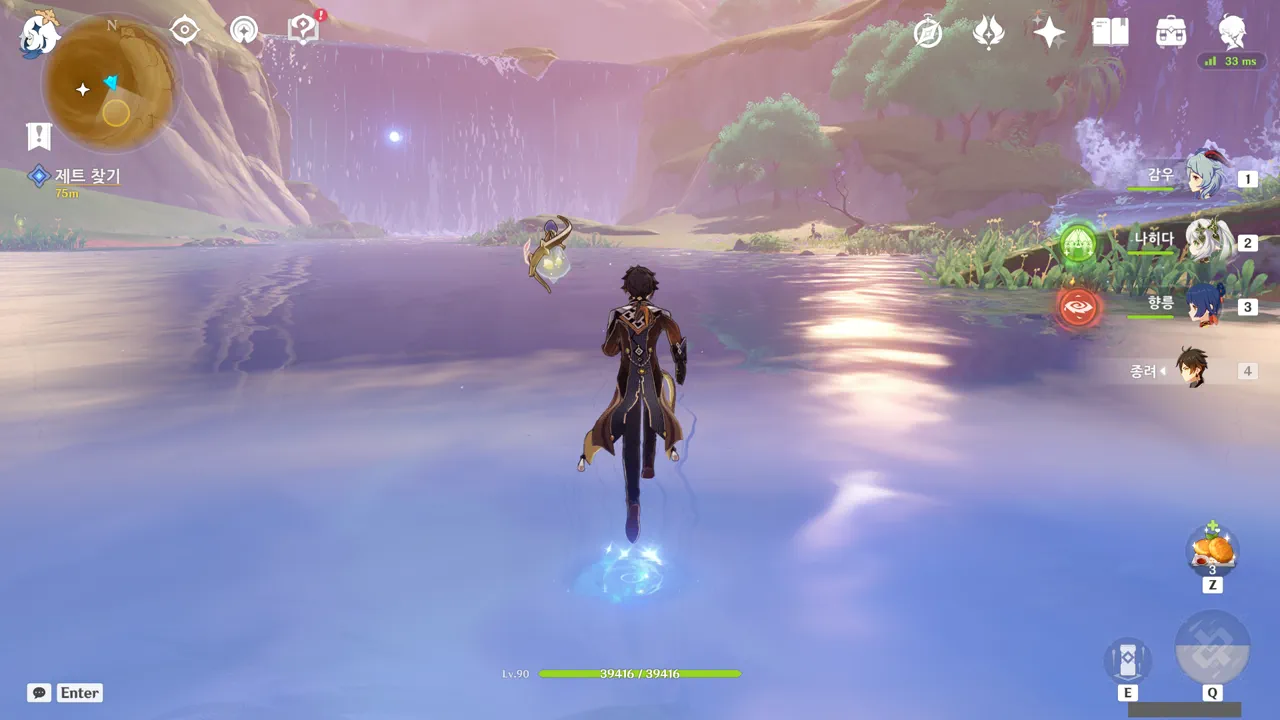
Task: Open the adventurer handbook book icon
Action: click(1110, 32)
